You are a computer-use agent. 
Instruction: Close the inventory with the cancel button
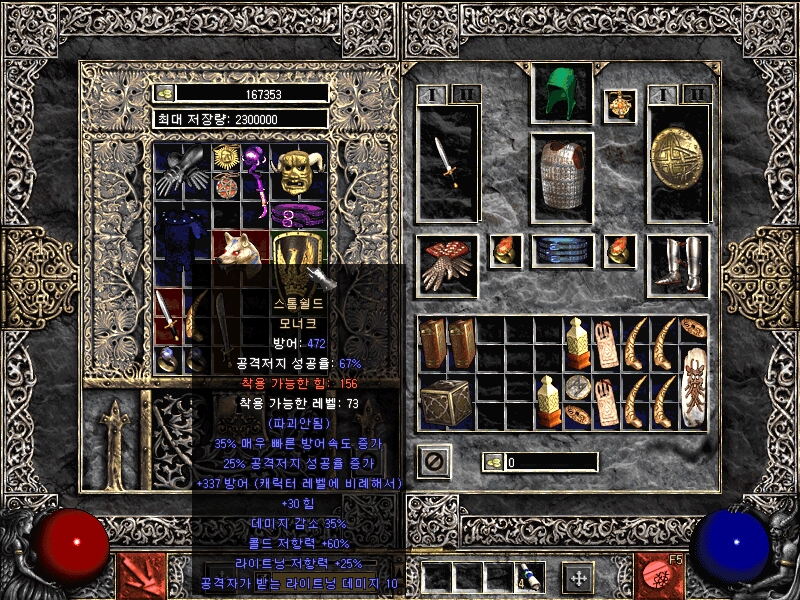point(434,461)
